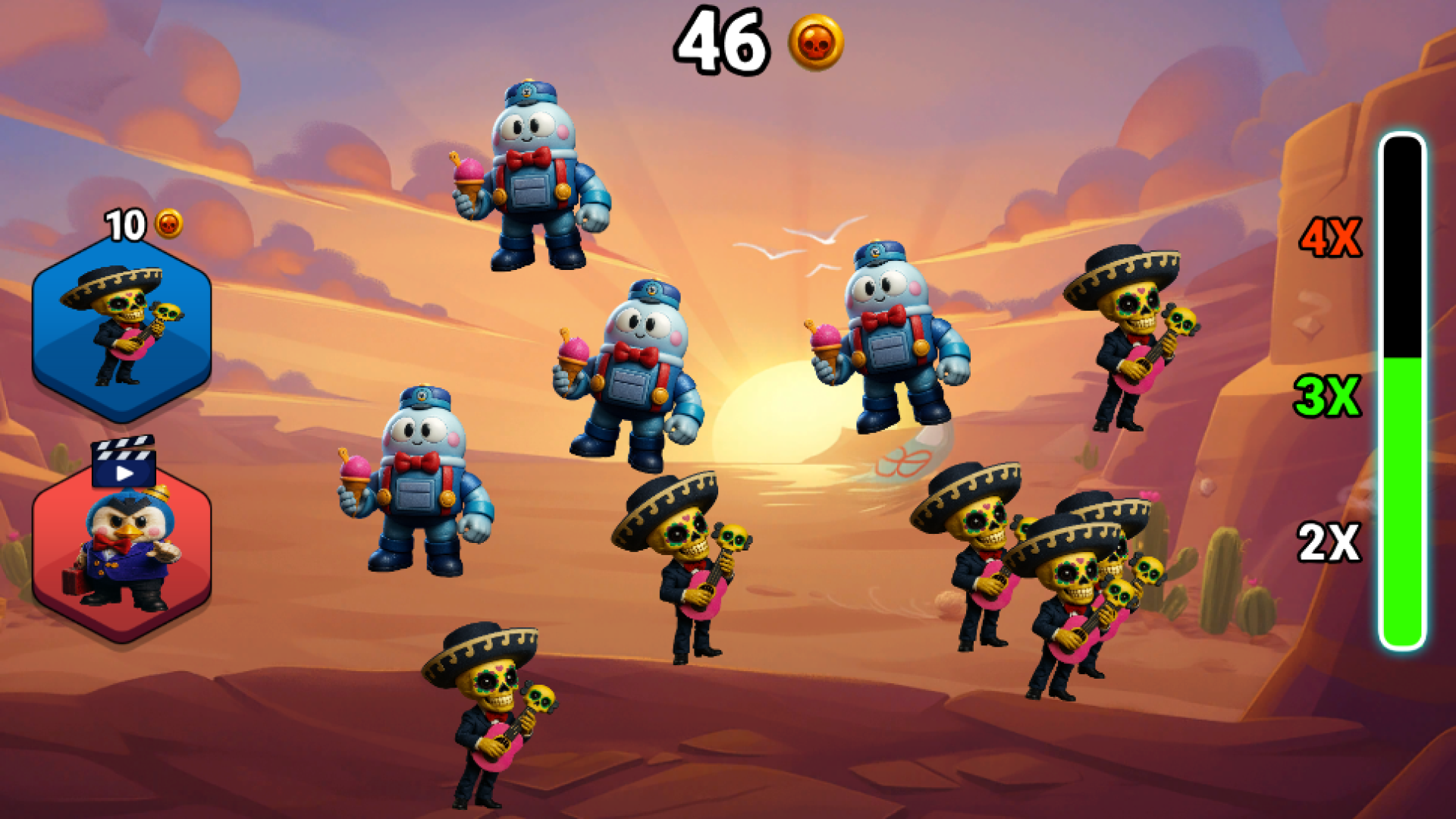Tap the mariachi skeleton at the bottom center
1456x819 pixels.
pyautogui.click(x=493, y=720)
